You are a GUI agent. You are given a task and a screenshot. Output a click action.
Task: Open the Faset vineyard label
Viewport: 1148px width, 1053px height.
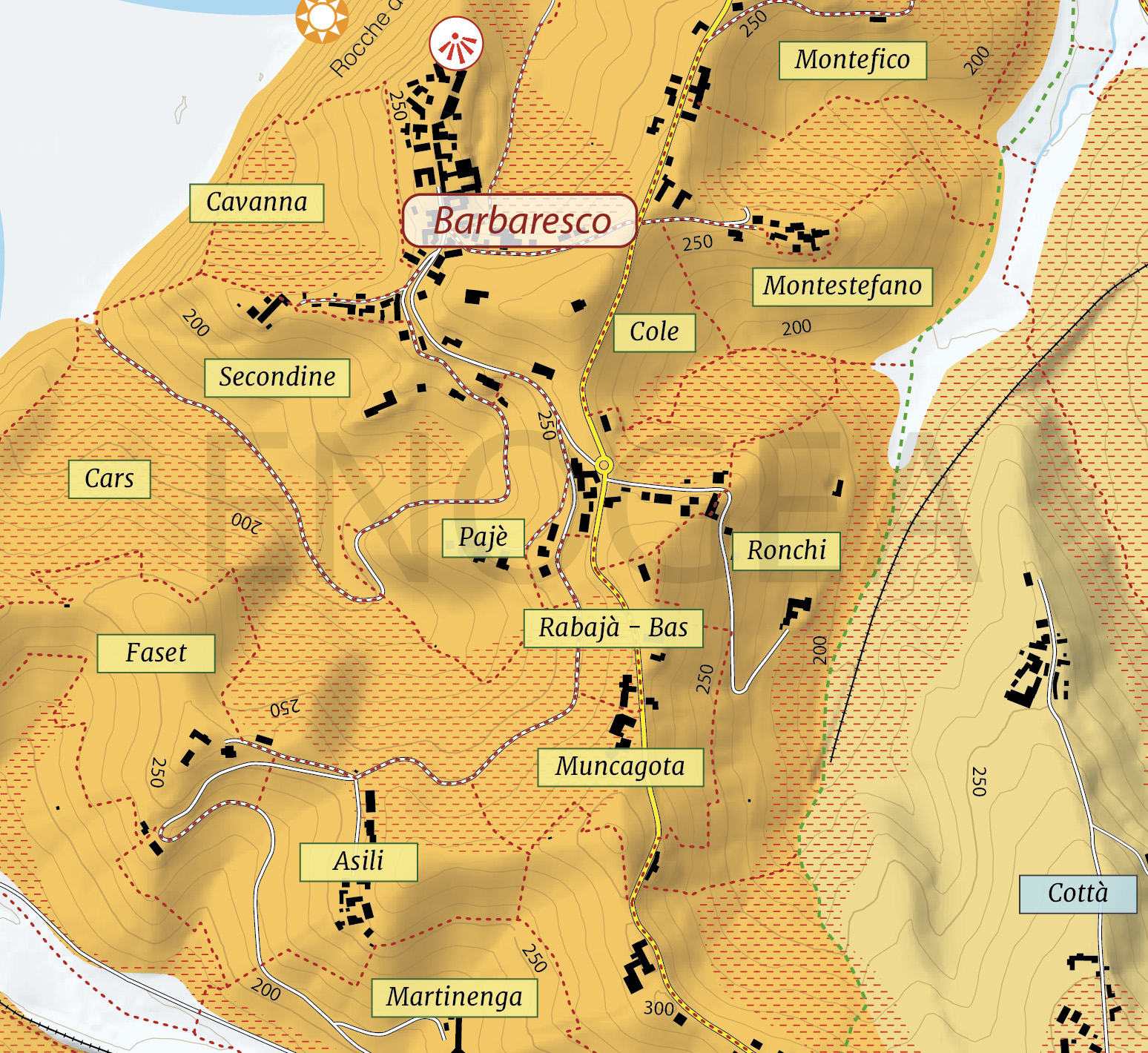tap(156, 653)
